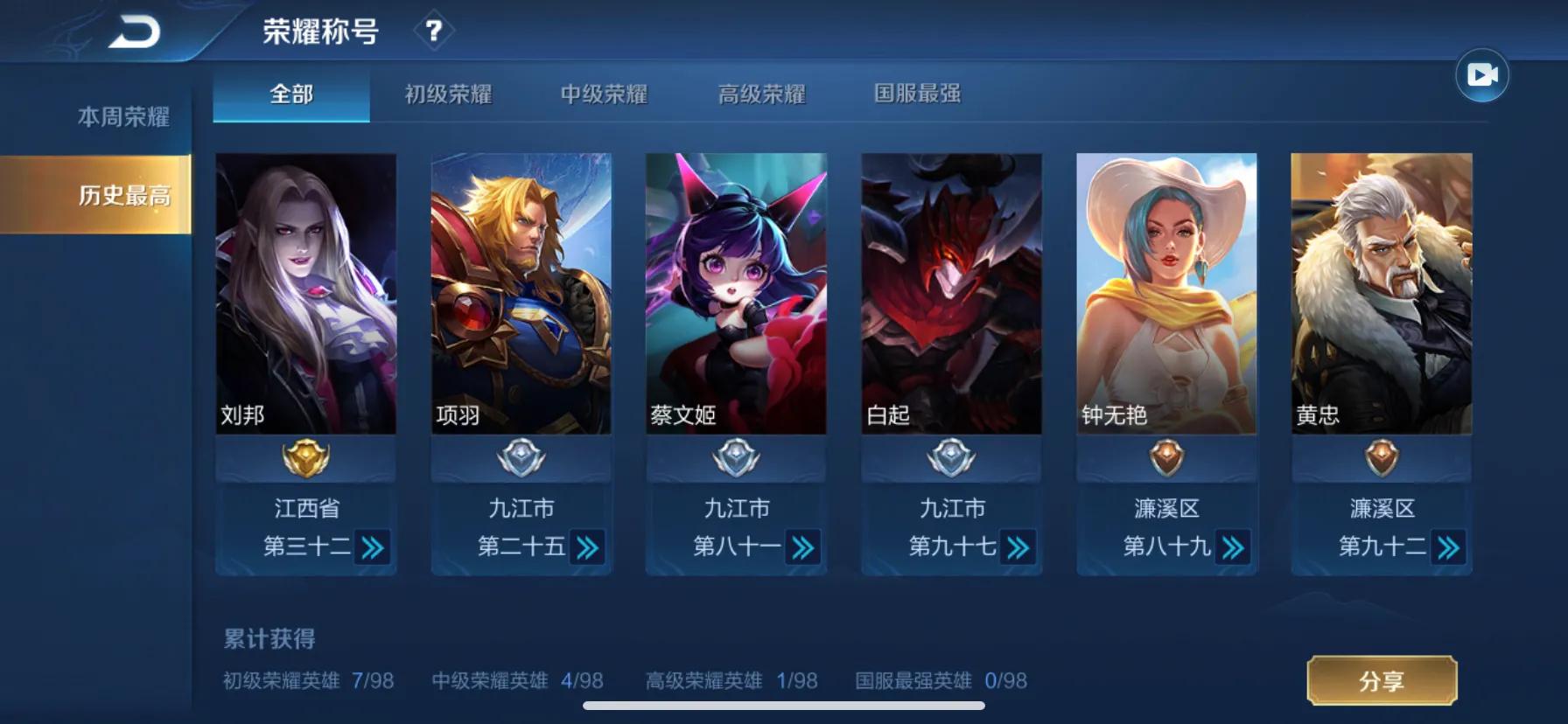
Task: Click the 分享 share button
Action: tap(1382, 680)
